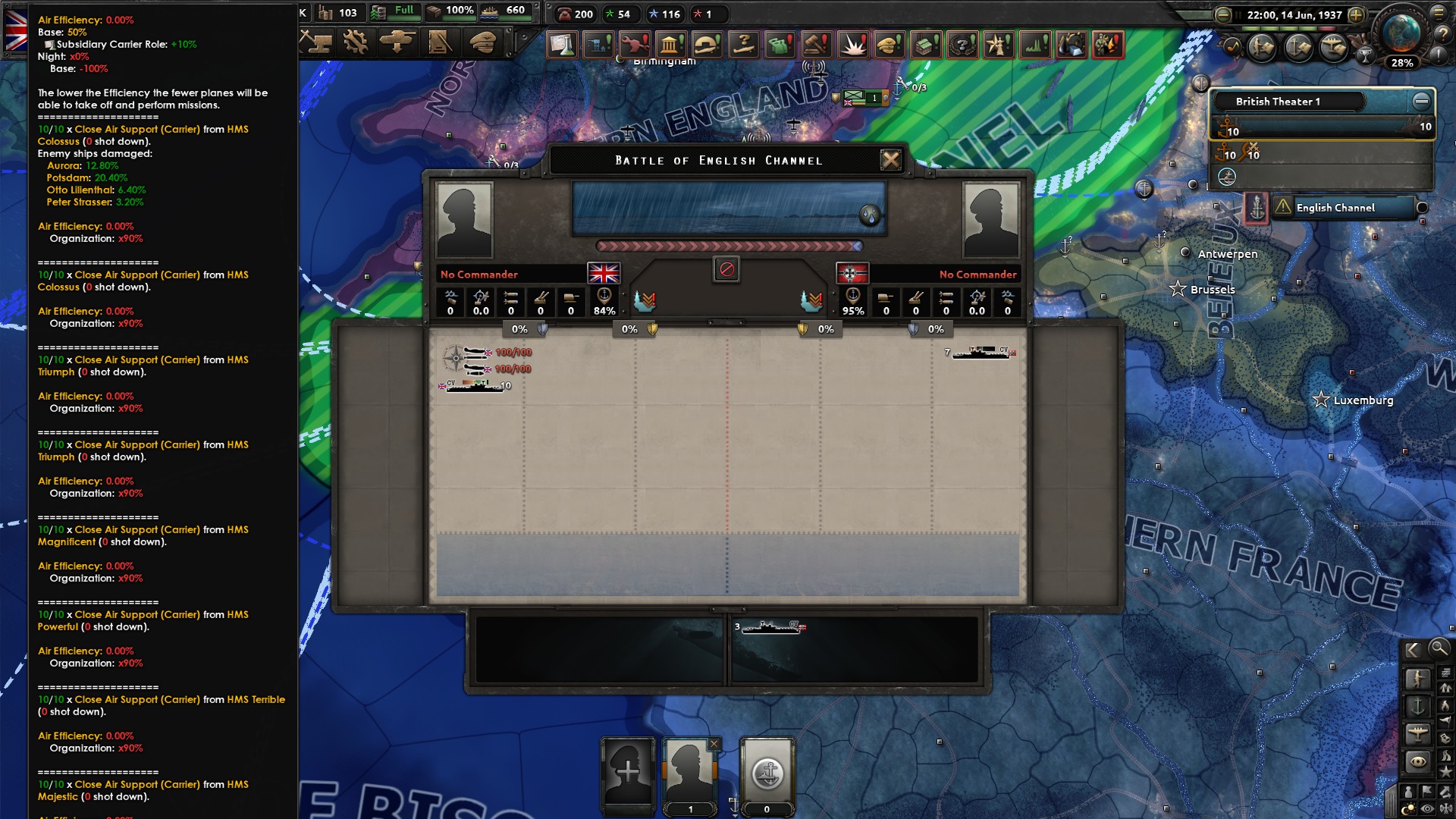Viewport: 1456px width, 819px height.
Task: Collapse the map mode sidebar with back chevron
Action: [1413, 649]
